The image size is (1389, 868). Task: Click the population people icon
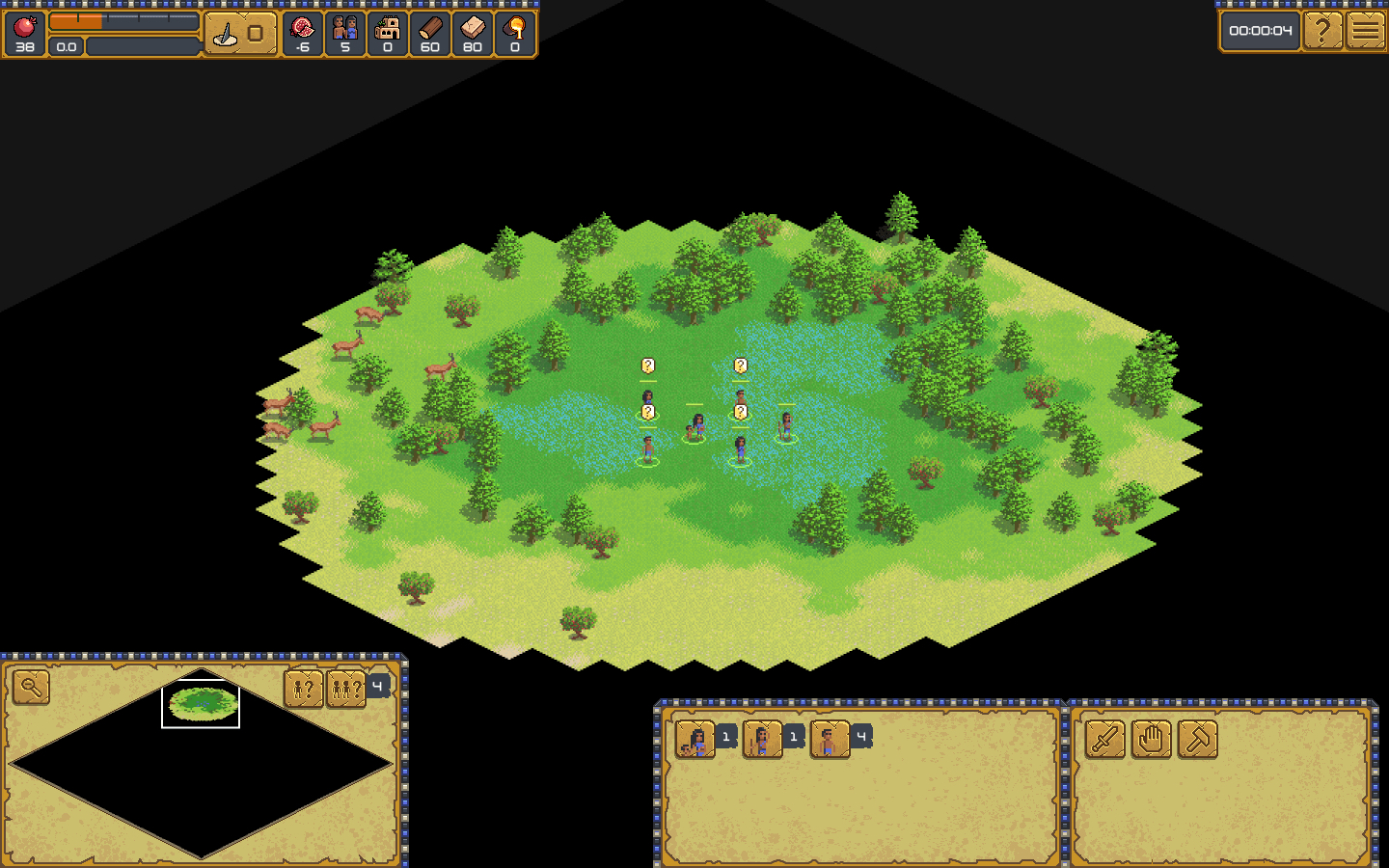(345, 27)
